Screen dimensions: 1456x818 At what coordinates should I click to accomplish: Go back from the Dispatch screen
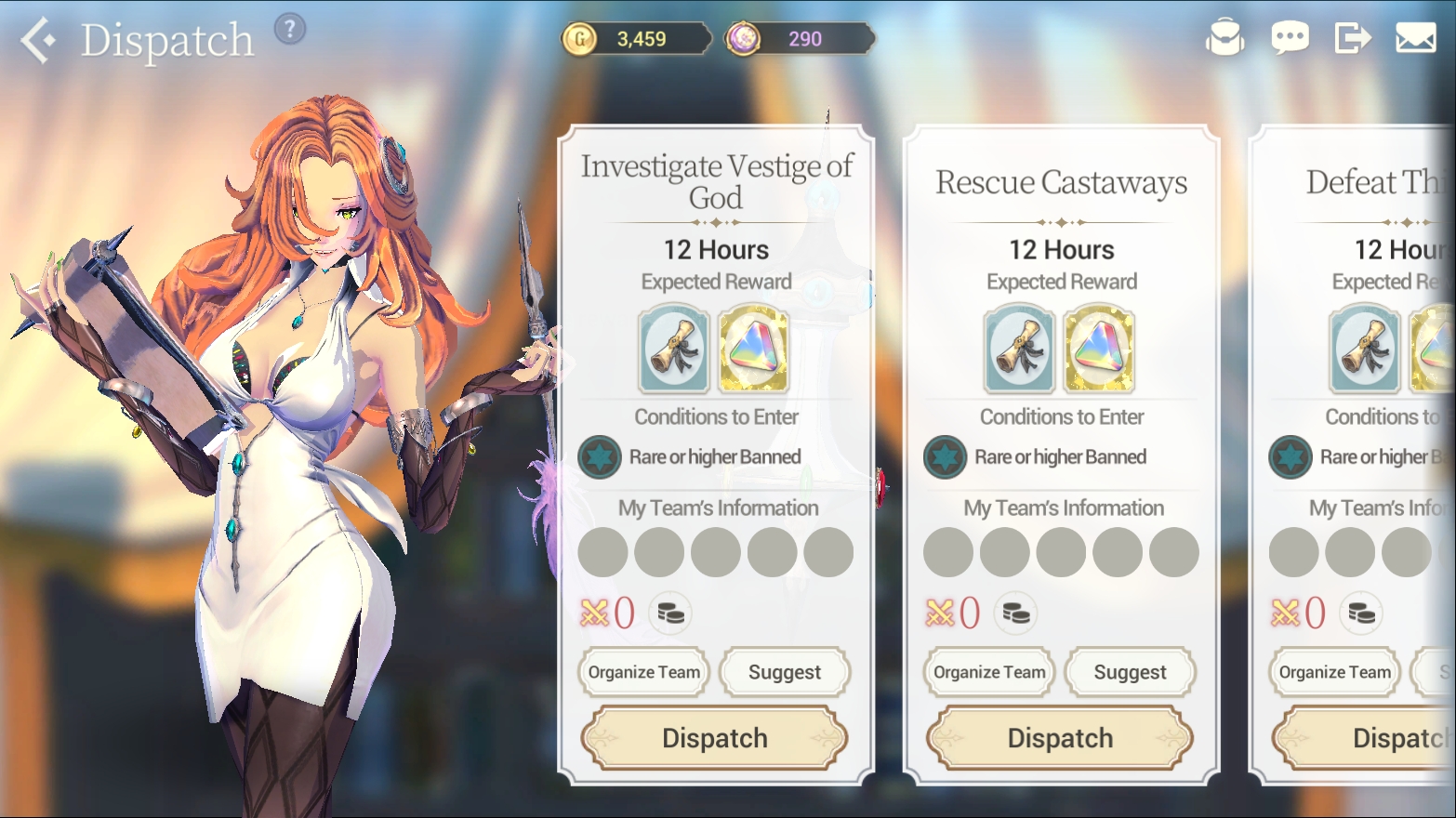(37, 41)
